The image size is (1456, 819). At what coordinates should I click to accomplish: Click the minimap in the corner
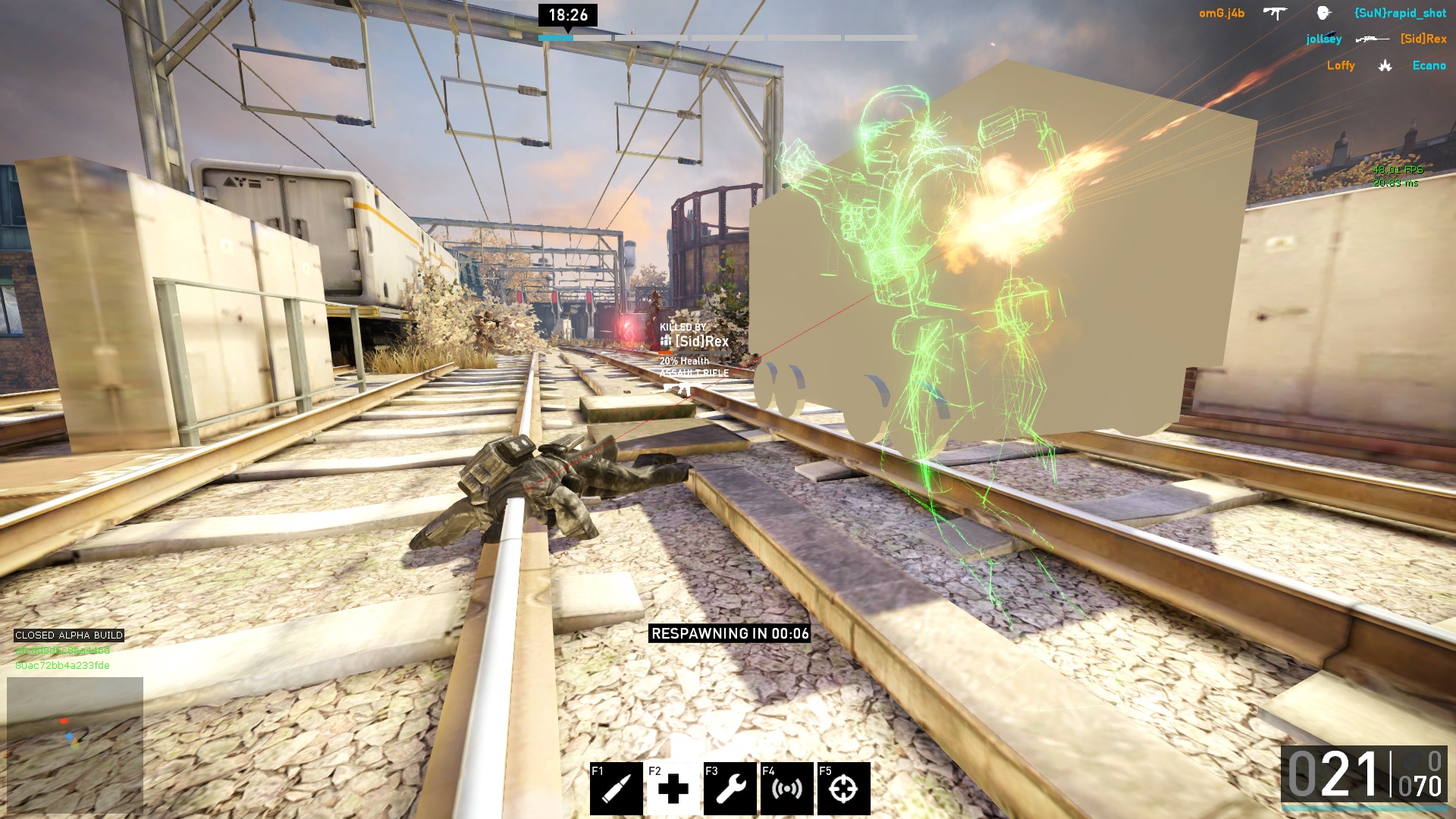(75, 744)
